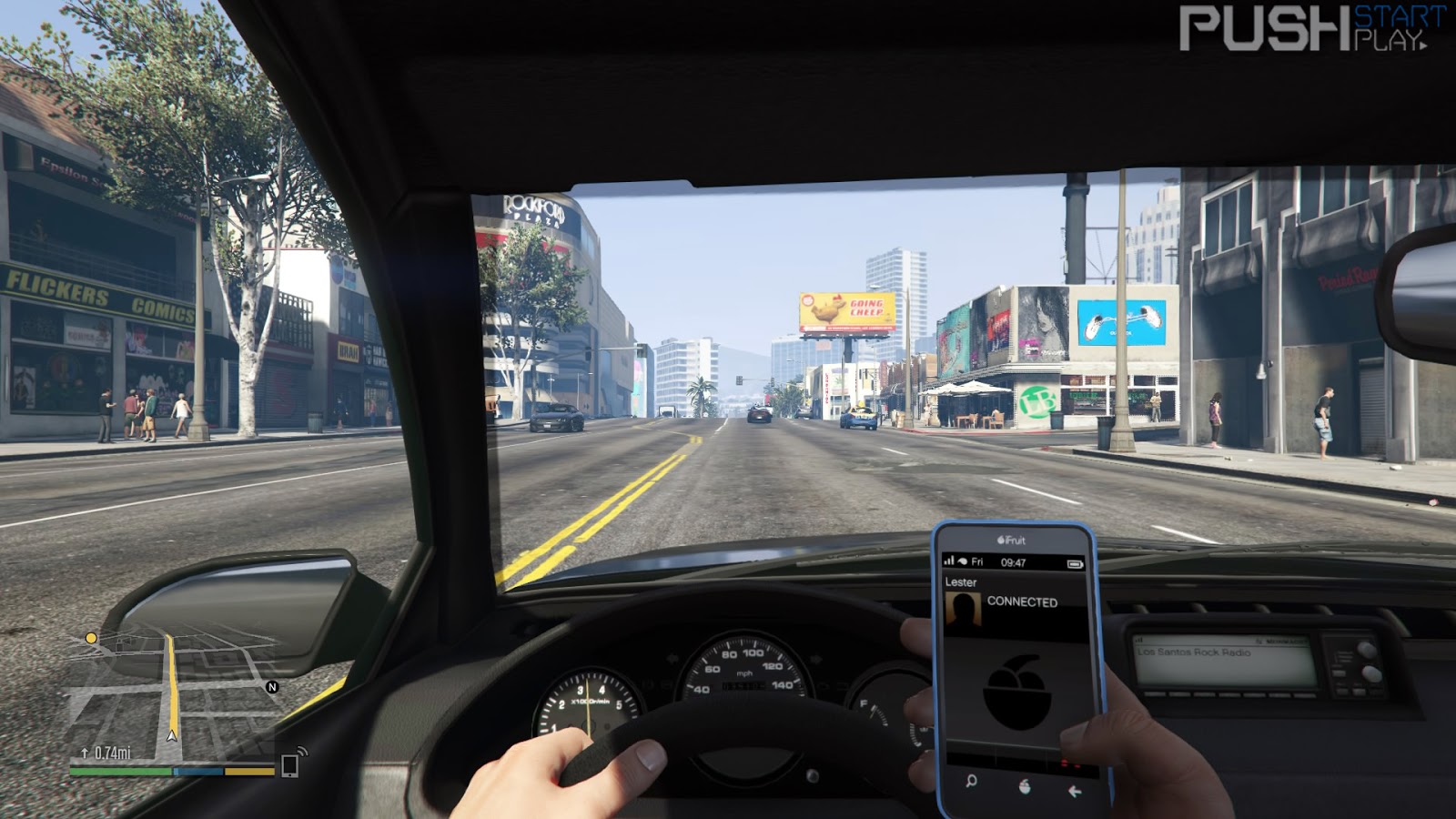Tap the weather cloud icon next to Fri
Screen dimensions: 1456x819
point(963,561)
